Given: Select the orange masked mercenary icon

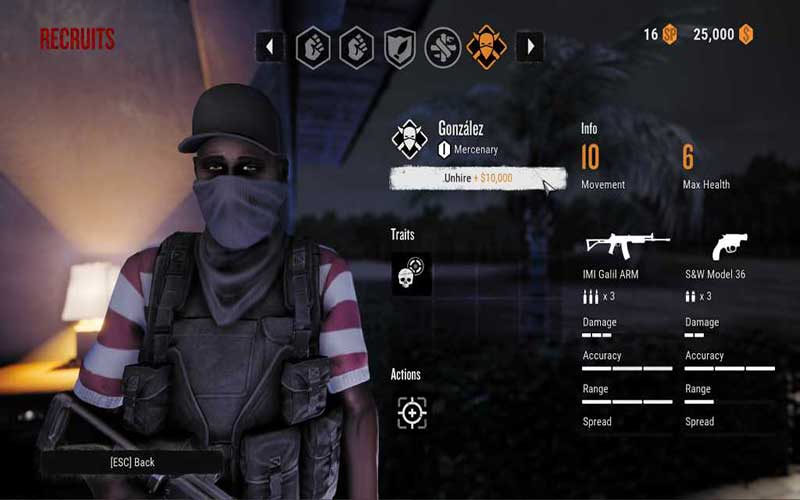Looking at the screenshot, I should [486, 47].
